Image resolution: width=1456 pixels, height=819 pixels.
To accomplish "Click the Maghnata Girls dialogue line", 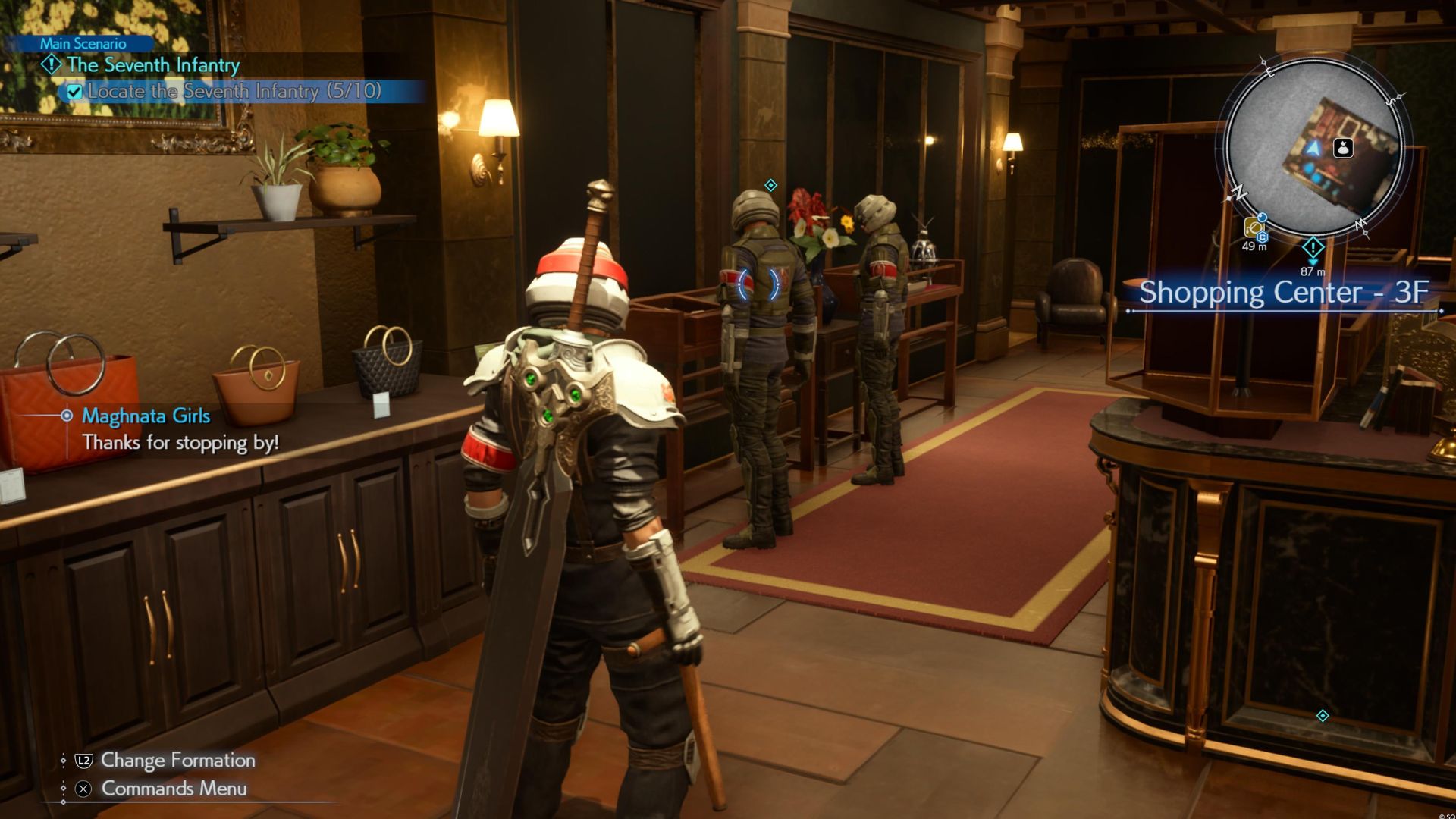I will tap(180, 442).
